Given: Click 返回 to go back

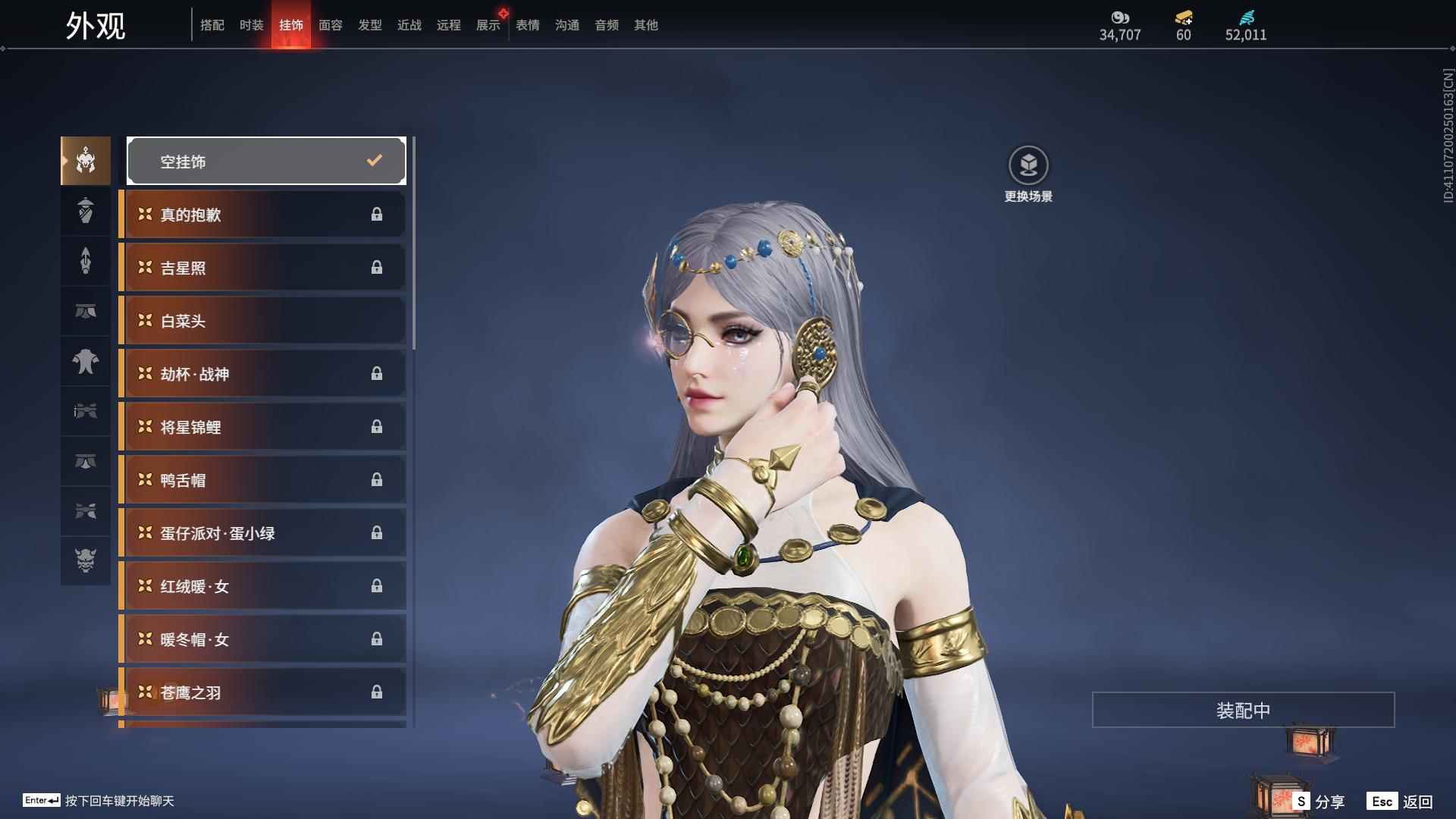Looking at the screenshot, I should point(1401,801).
